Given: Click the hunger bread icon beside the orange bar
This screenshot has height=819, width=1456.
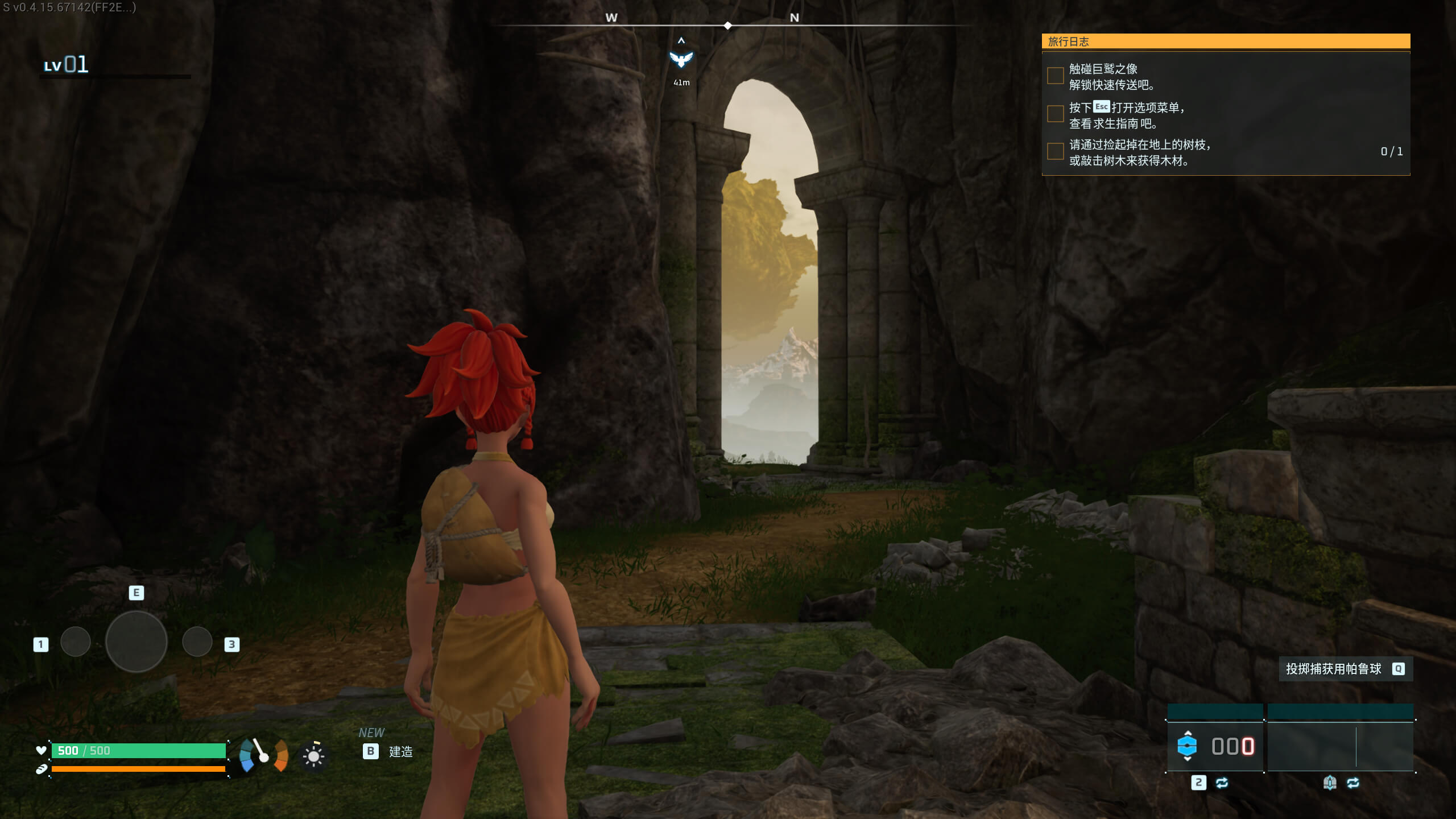Looking at the screenshot, I should click(42, 770).
